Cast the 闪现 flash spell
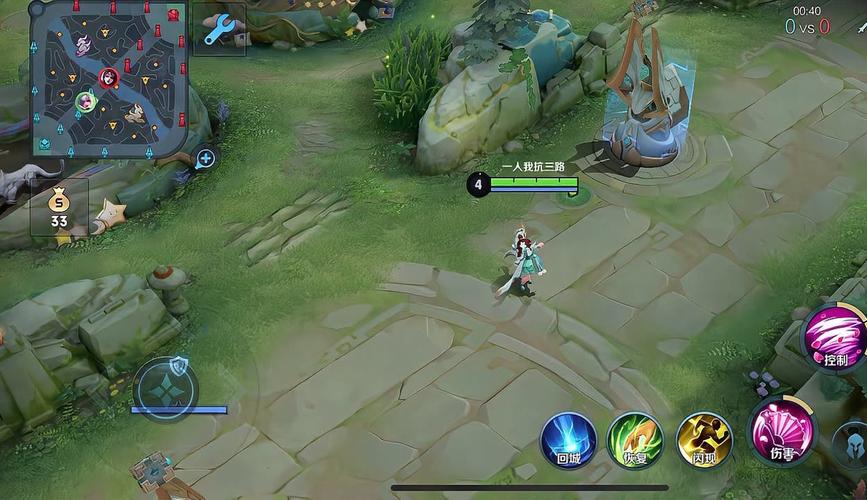Screen dimensions: 867x500 click(704, 438)
